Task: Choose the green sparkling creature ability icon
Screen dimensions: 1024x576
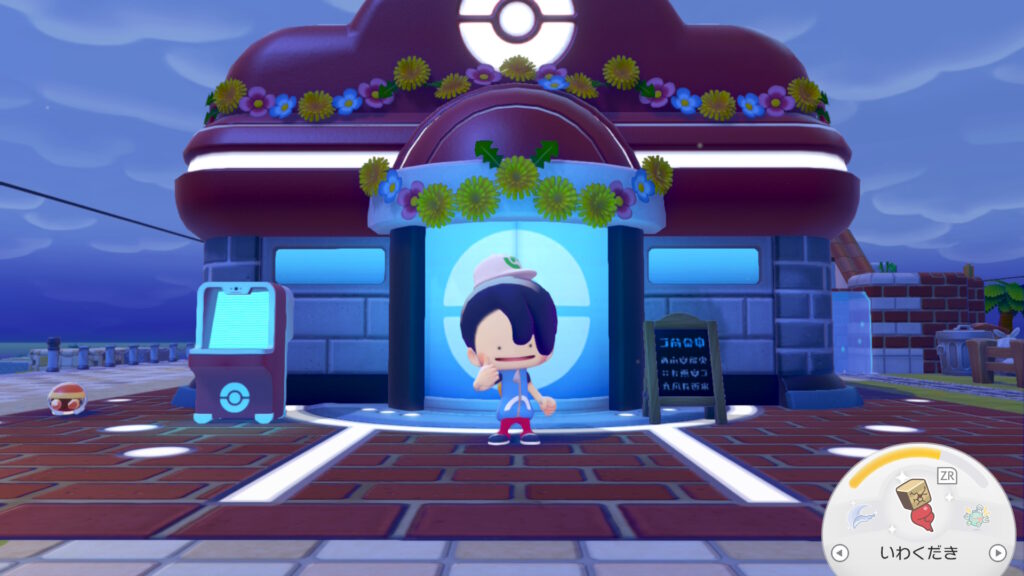Action: click(976, 516)
